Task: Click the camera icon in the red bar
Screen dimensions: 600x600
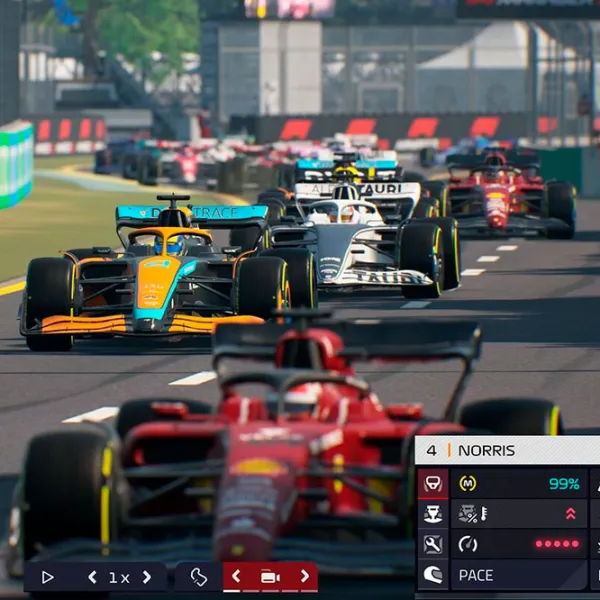Action: pos(270,577)
